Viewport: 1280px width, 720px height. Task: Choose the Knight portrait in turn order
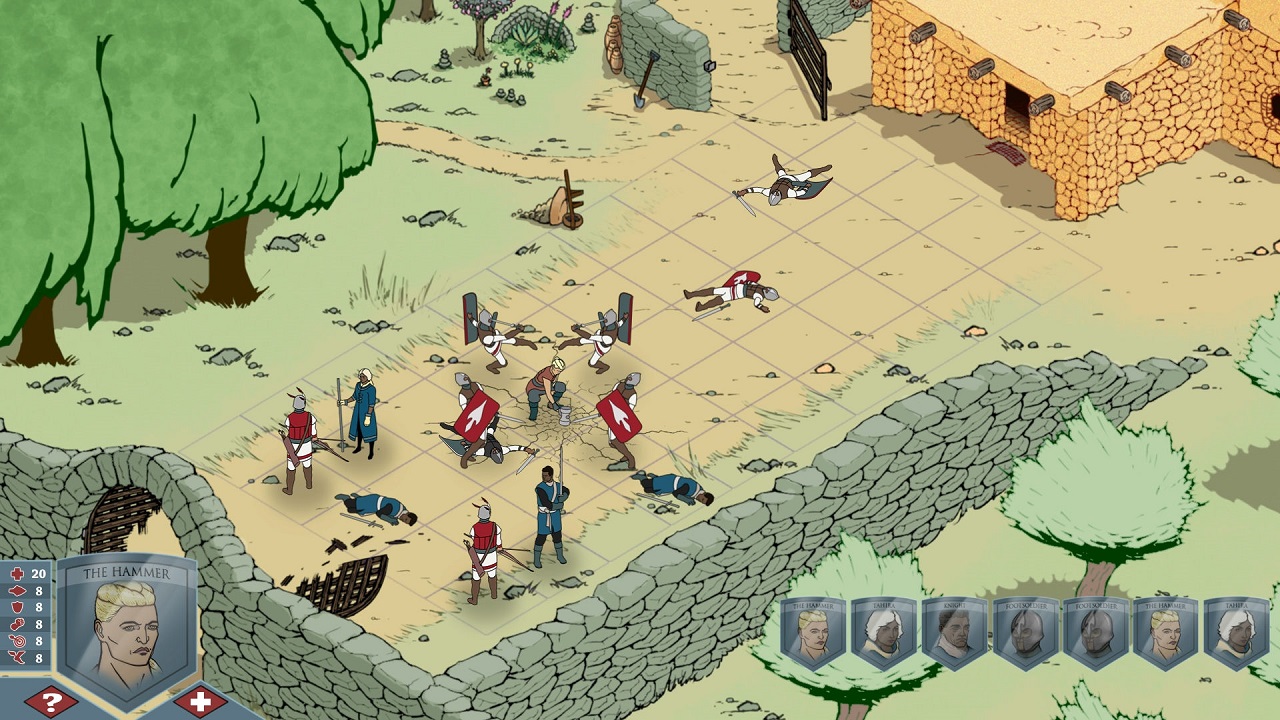(954, 634)
